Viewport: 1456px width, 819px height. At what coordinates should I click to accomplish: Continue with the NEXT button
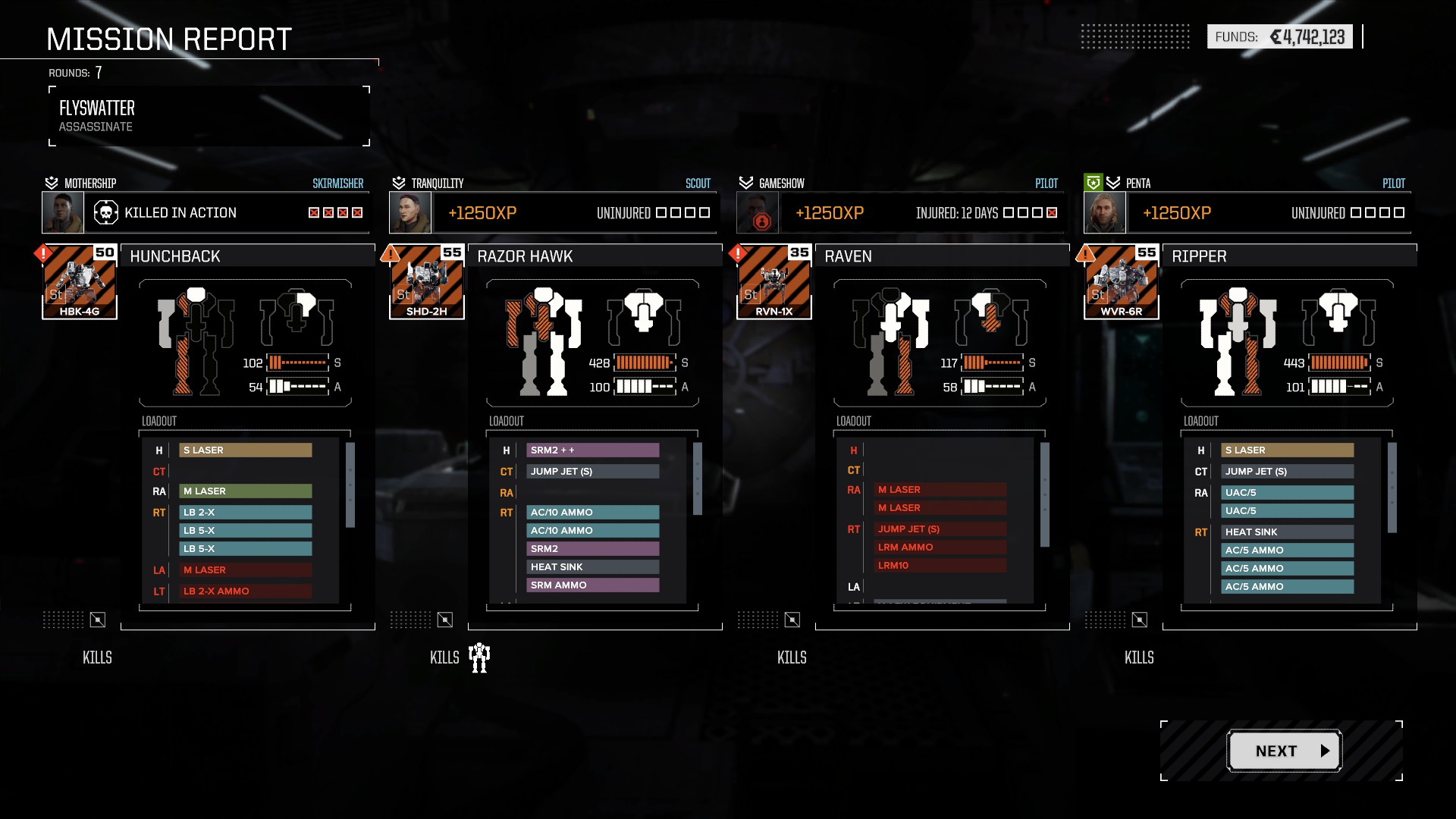[1284, 751]
